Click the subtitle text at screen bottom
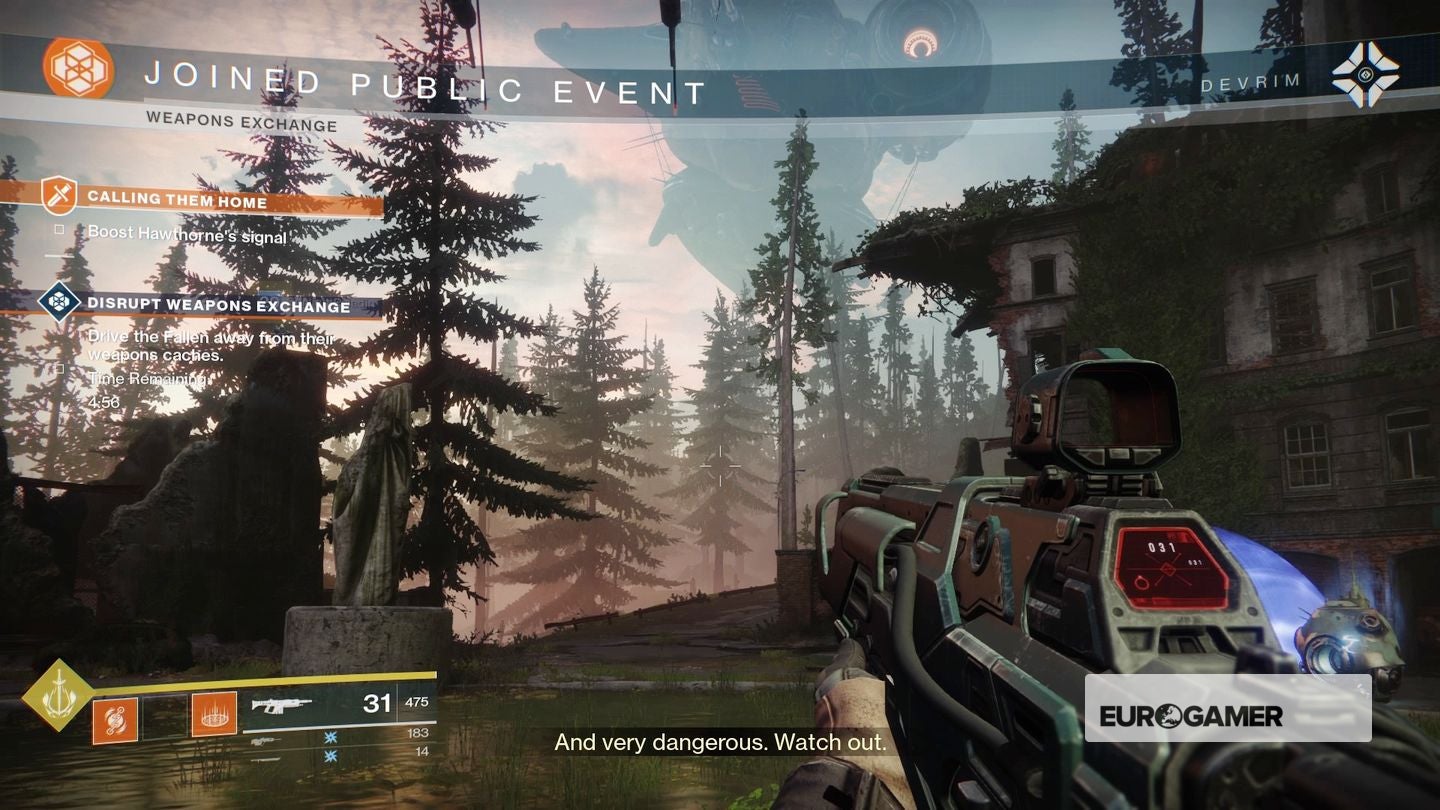1440x810 pixels. [721, 743]
